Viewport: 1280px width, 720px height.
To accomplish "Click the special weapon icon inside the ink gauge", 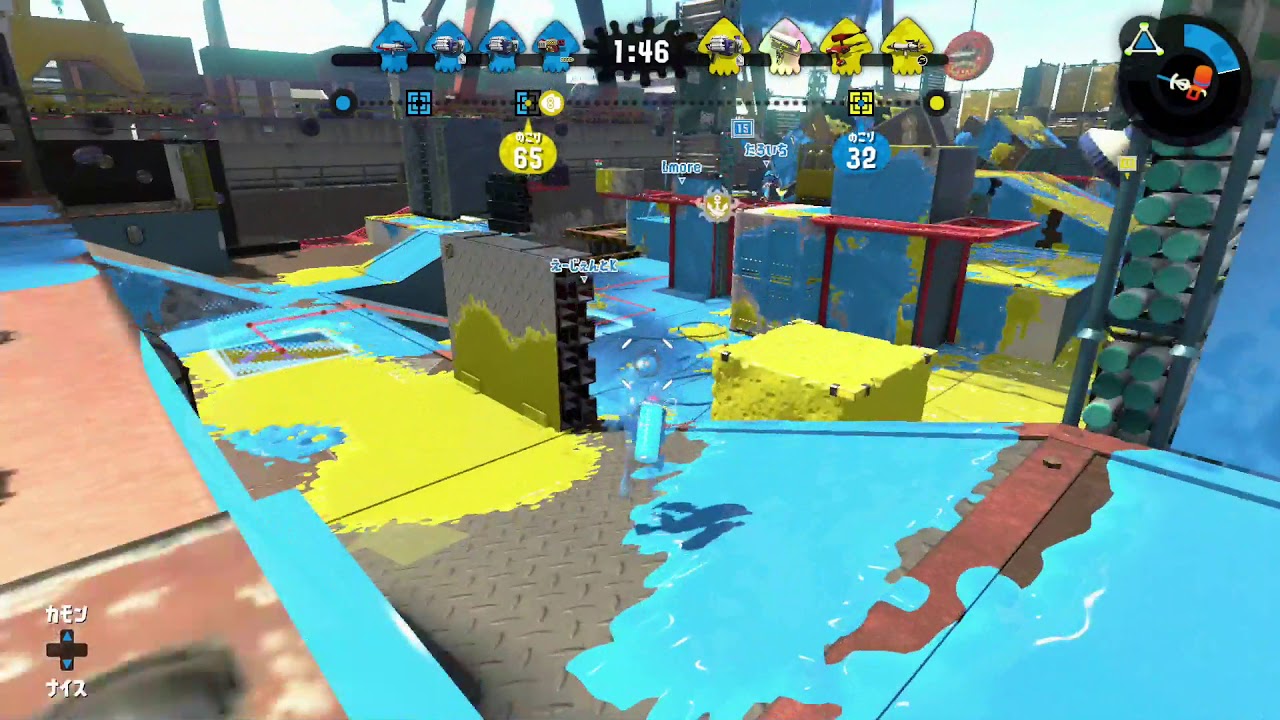I will [1202, 82].
